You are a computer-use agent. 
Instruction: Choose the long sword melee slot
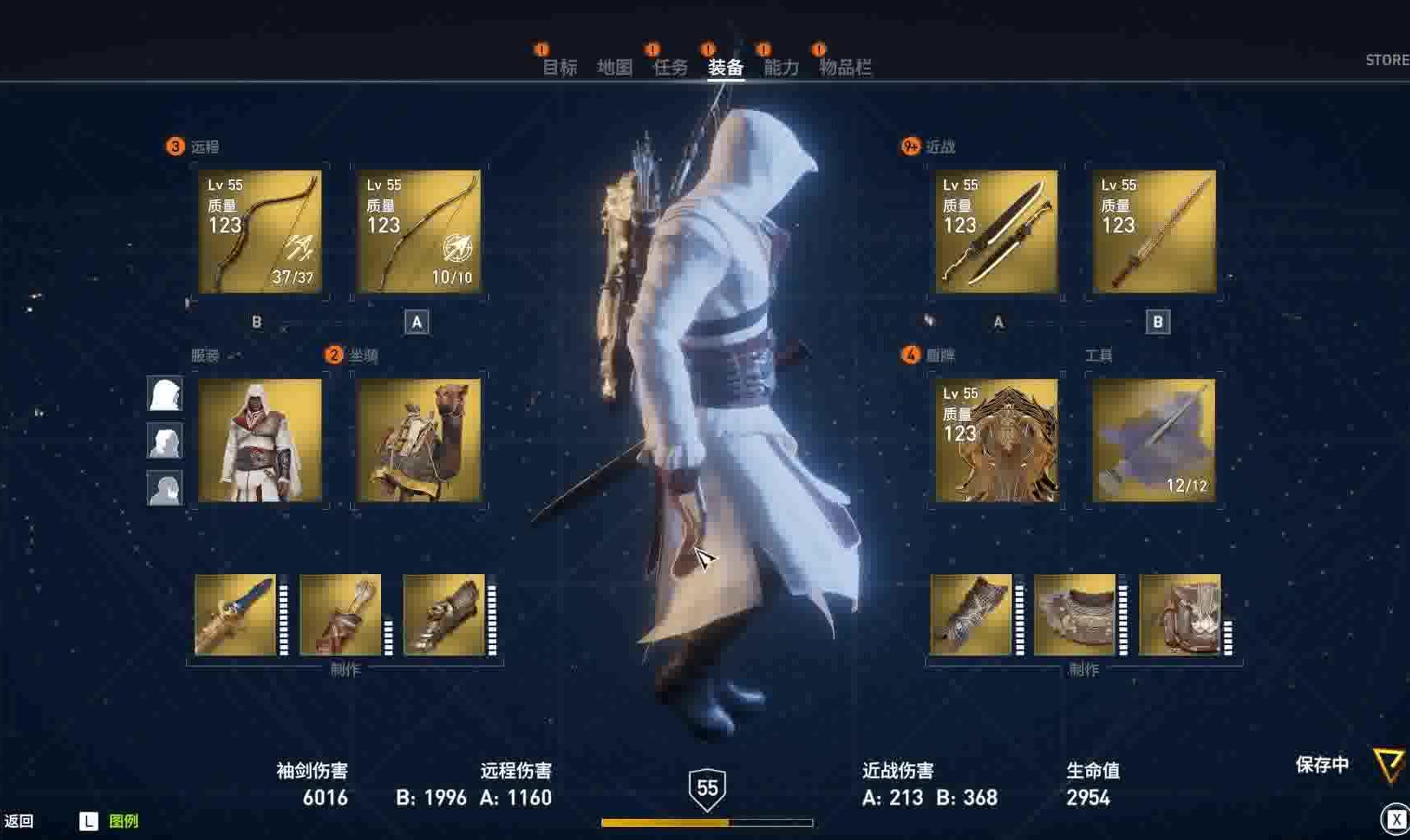(1155, 232)
